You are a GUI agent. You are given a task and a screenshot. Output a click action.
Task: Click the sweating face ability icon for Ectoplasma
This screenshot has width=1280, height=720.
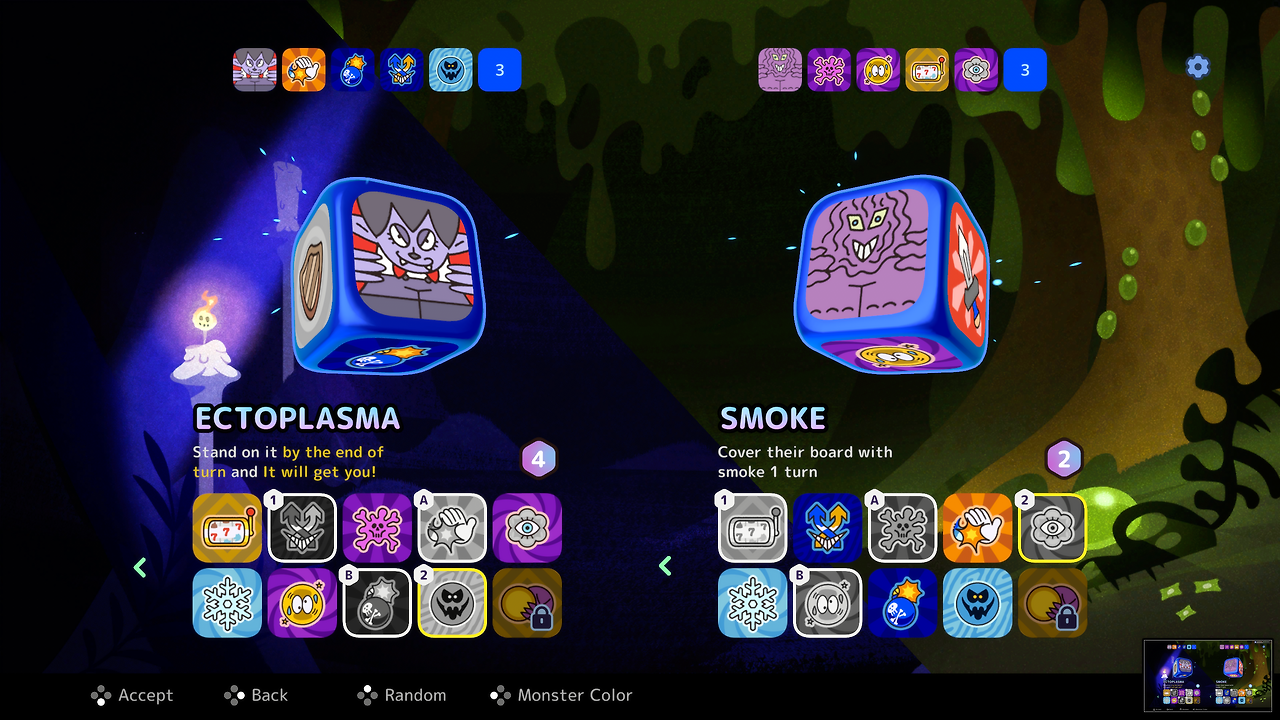point(302,603)
